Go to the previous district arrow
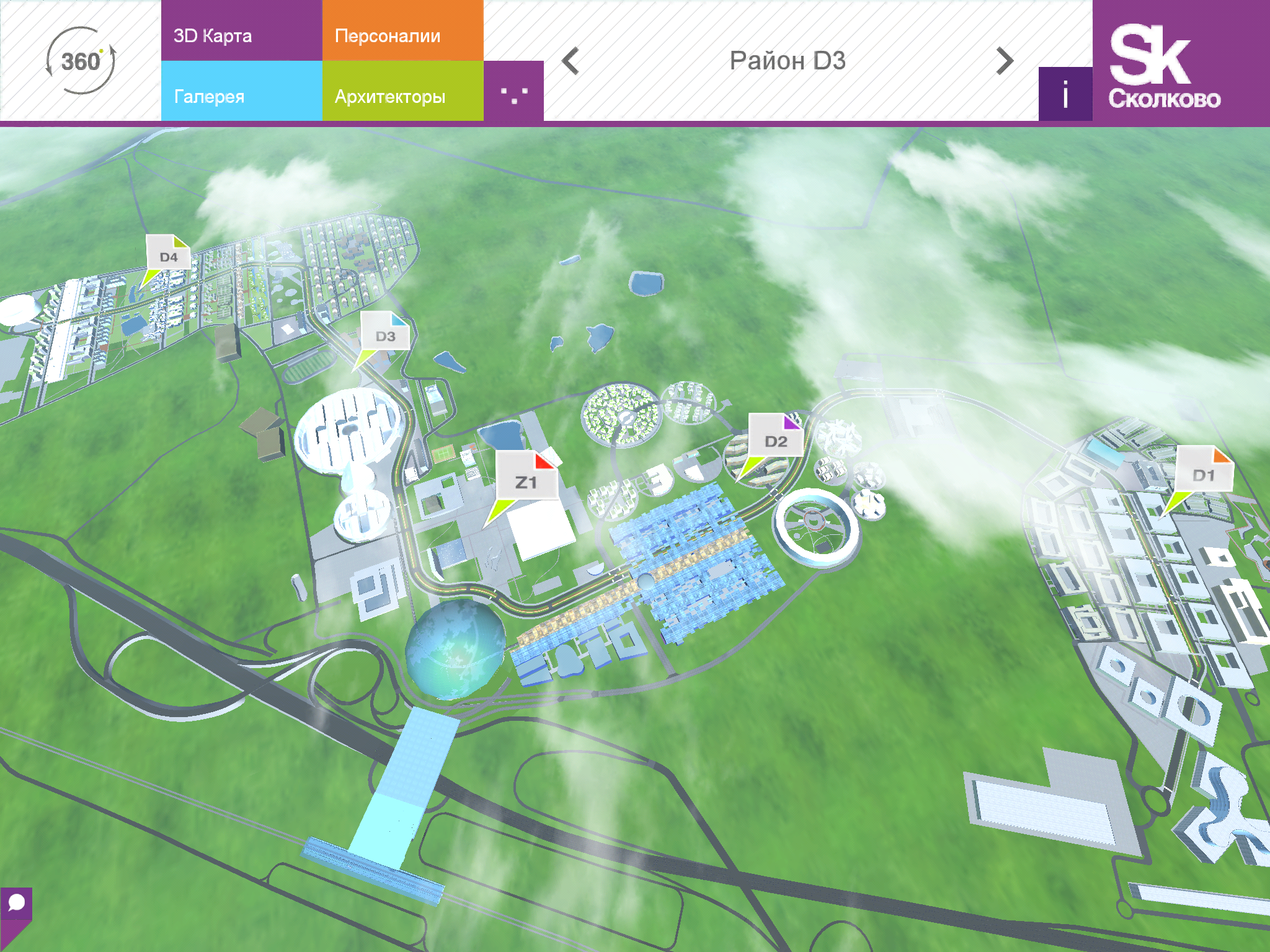1270x952 pixels. click(571, 61)
